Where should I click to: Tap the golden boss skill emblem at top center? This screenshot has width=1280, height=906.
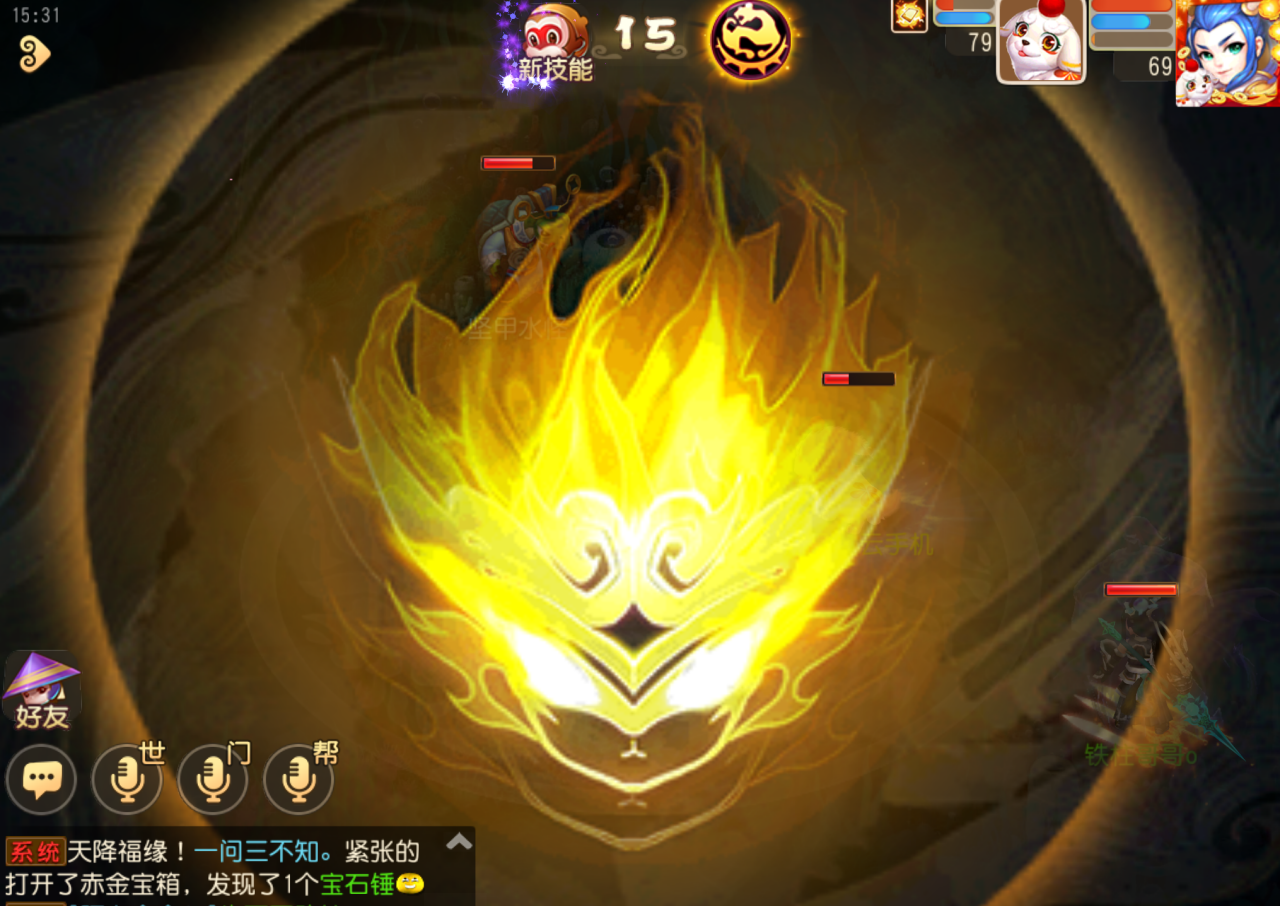pyautogui.click(x=750, y=42)
